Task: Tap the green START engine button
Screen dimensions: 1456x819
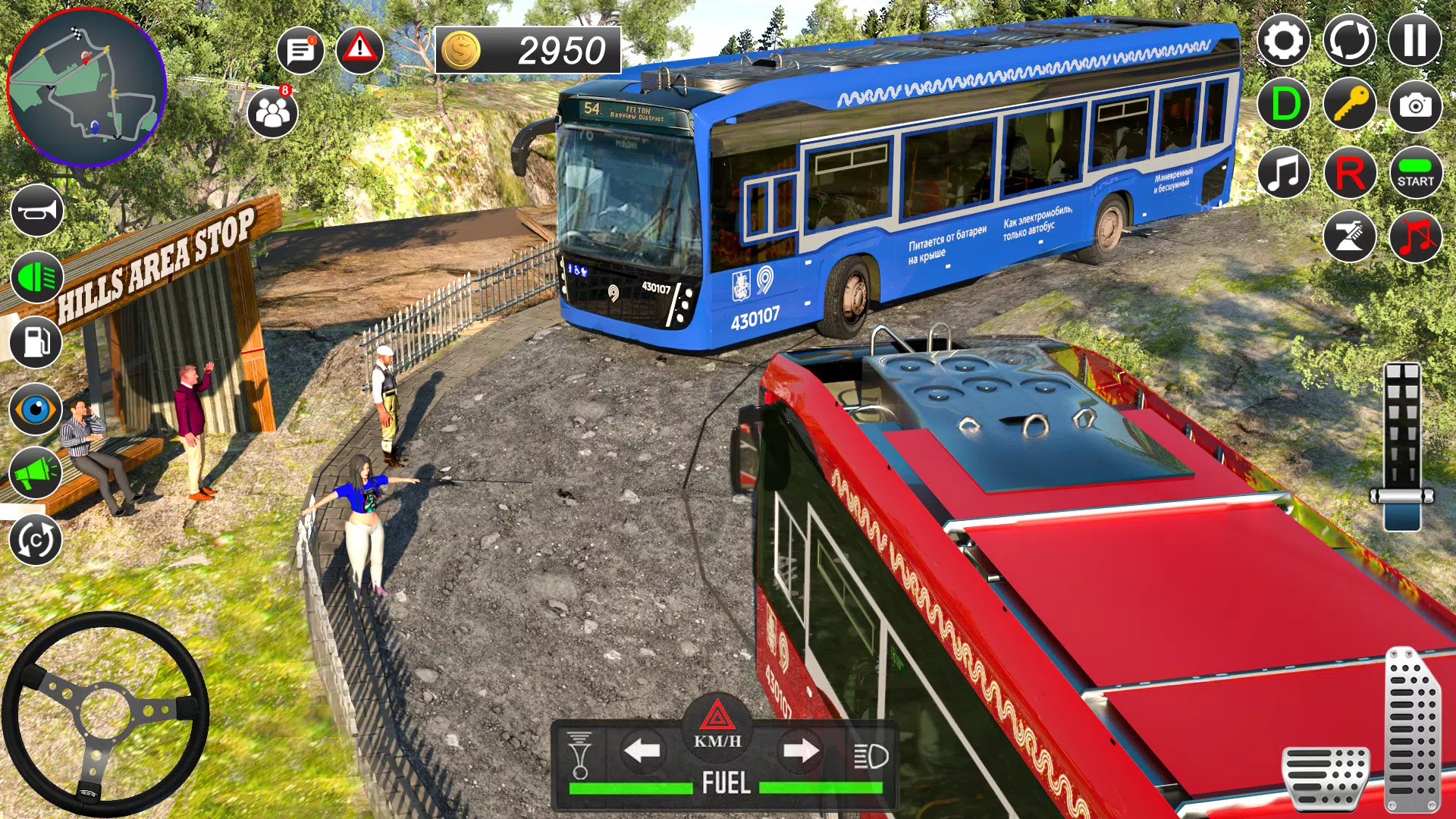Action: pos(1415,172)
